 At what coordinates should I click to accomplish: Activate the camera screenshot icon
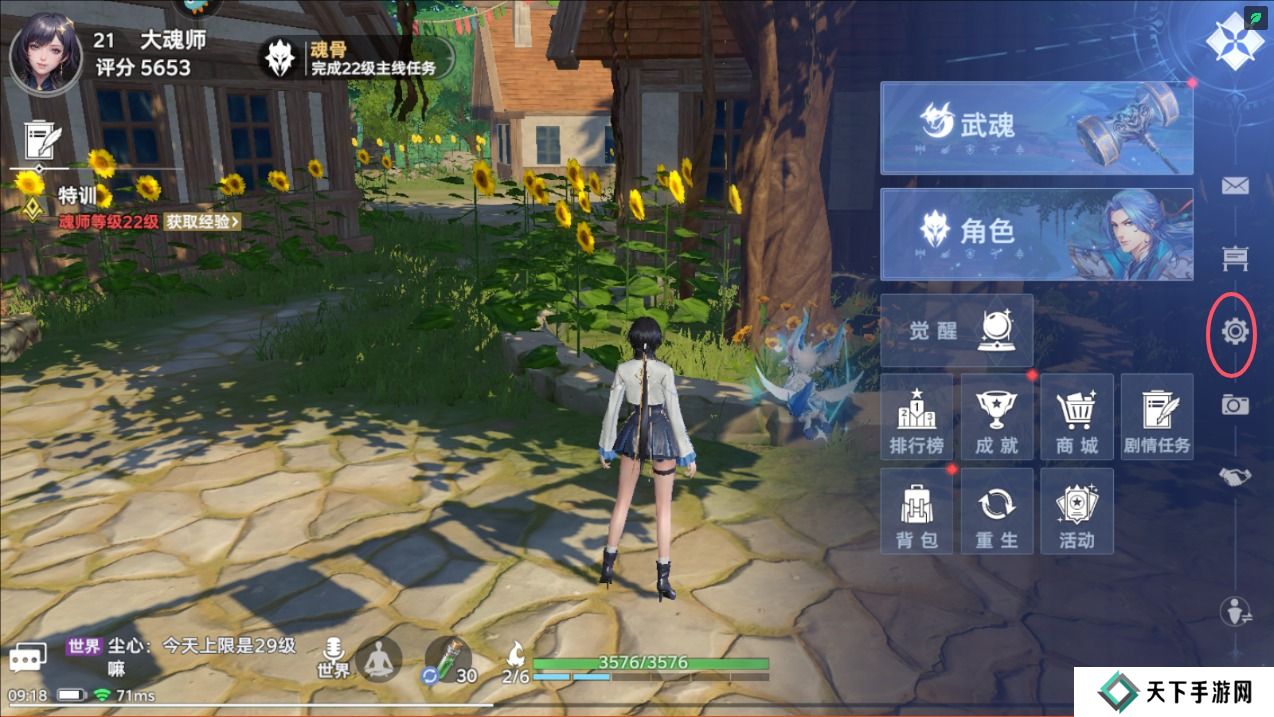1235,404
